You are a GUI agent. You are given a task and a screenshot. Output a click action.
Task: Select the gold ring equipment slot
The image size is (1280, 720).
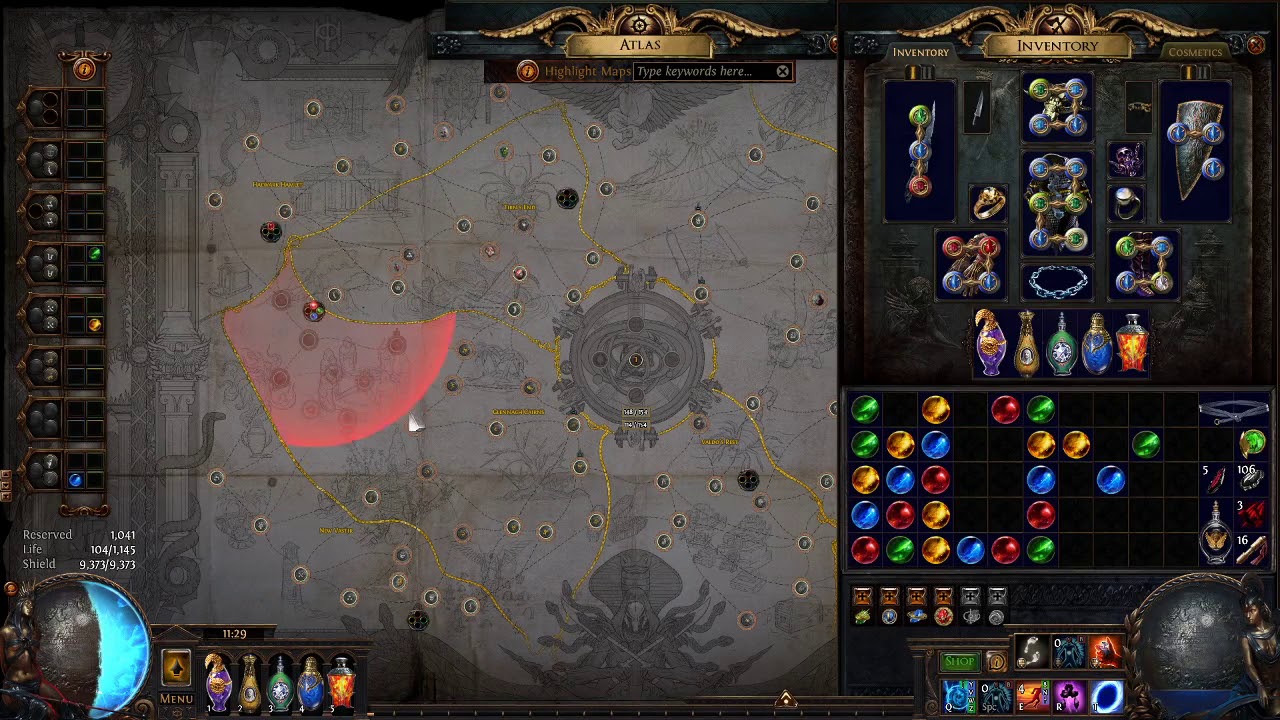coord(988,203)
